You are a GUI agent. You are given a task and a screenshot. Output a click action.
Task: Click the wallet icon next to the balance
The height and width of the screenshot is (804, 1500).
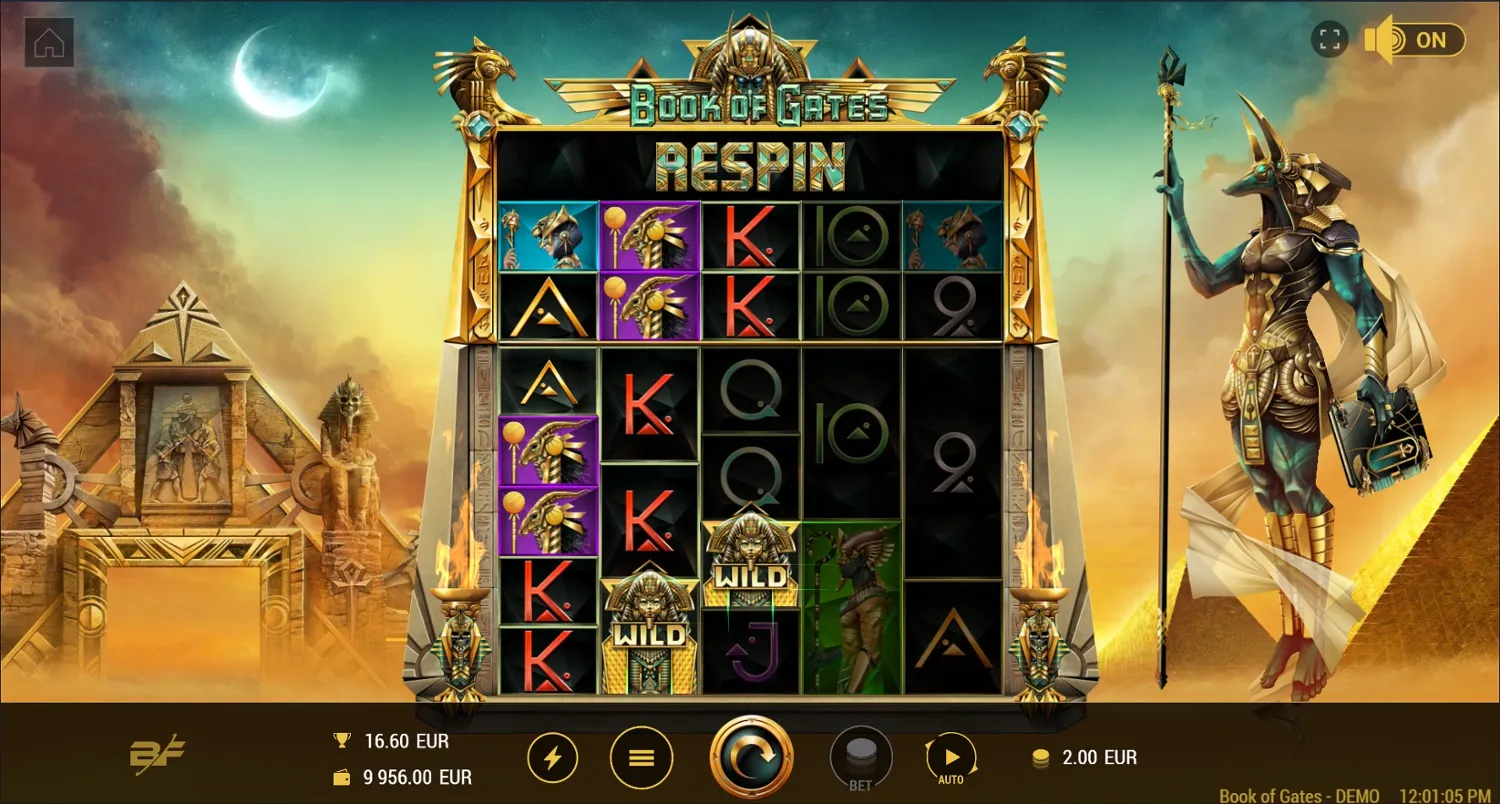(x=340, y=775)
